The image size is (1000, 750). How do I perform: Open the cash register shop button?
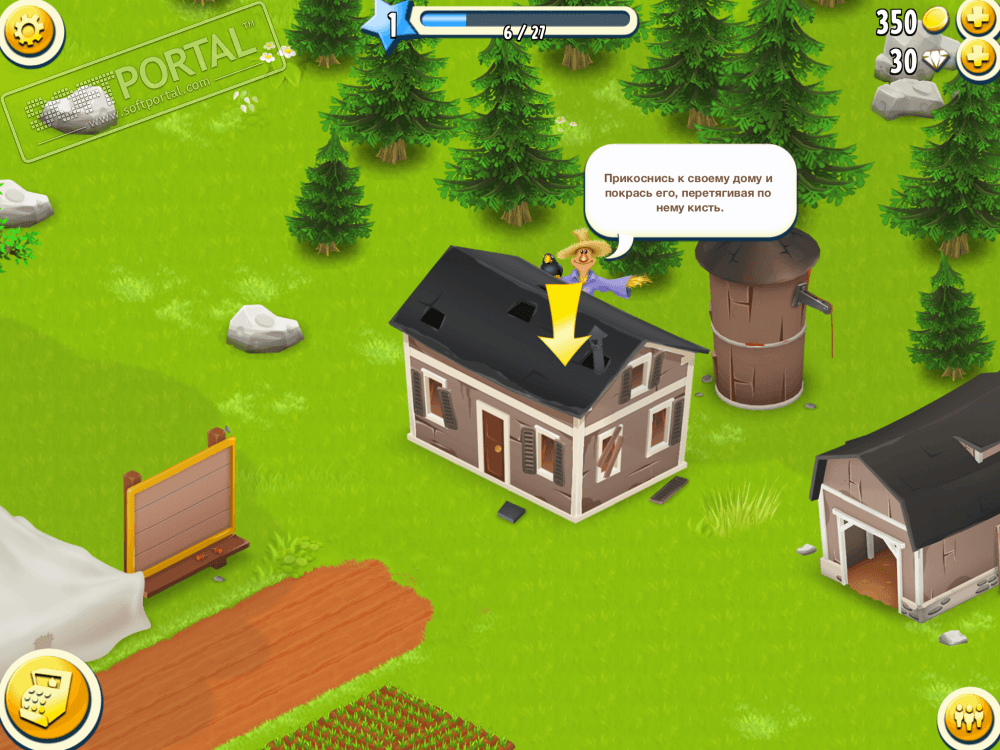(x=44, y=697)
